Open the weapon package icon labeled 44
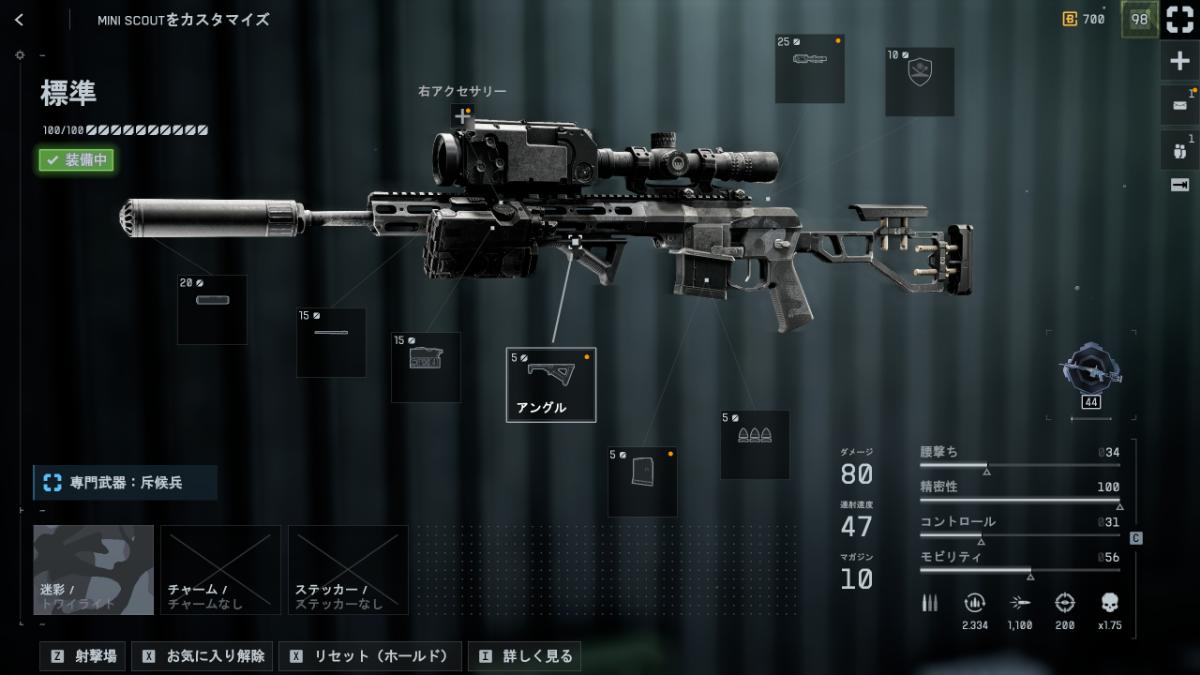The image size is (1200, 675). tap(1091, 375)
